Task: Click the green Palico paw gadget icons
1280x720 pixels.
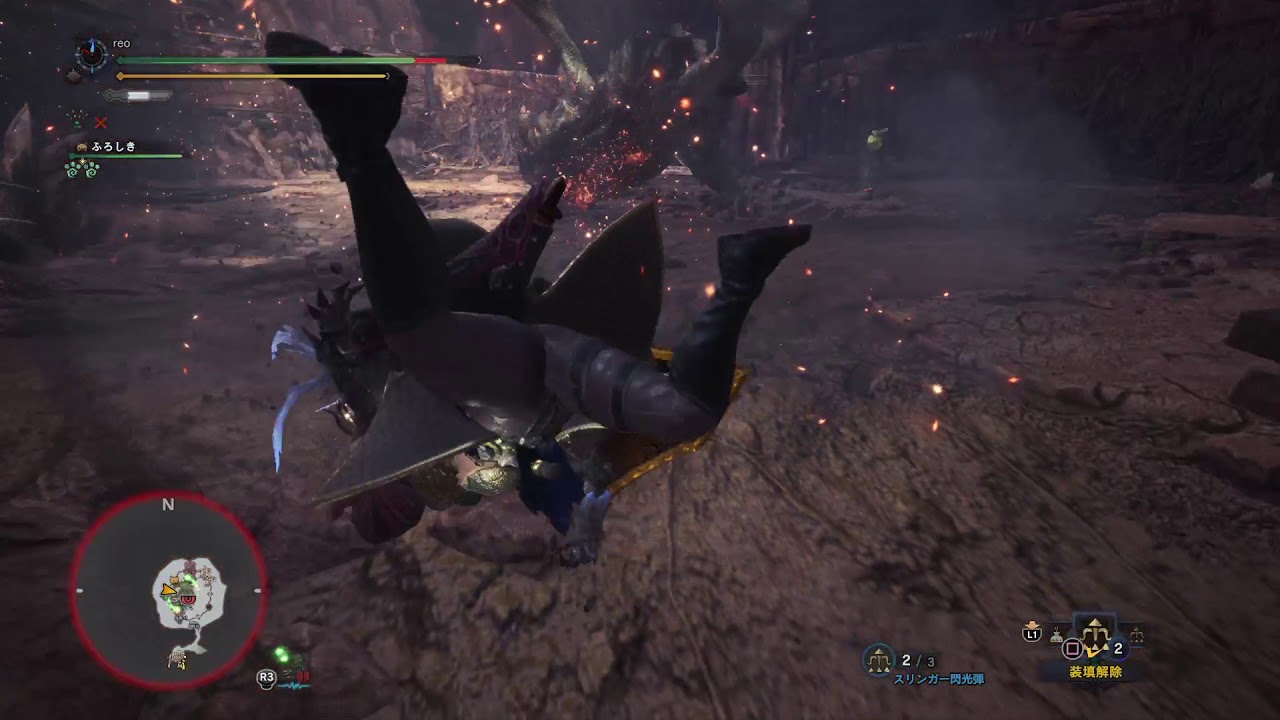Action: click(x=82, y=169)
